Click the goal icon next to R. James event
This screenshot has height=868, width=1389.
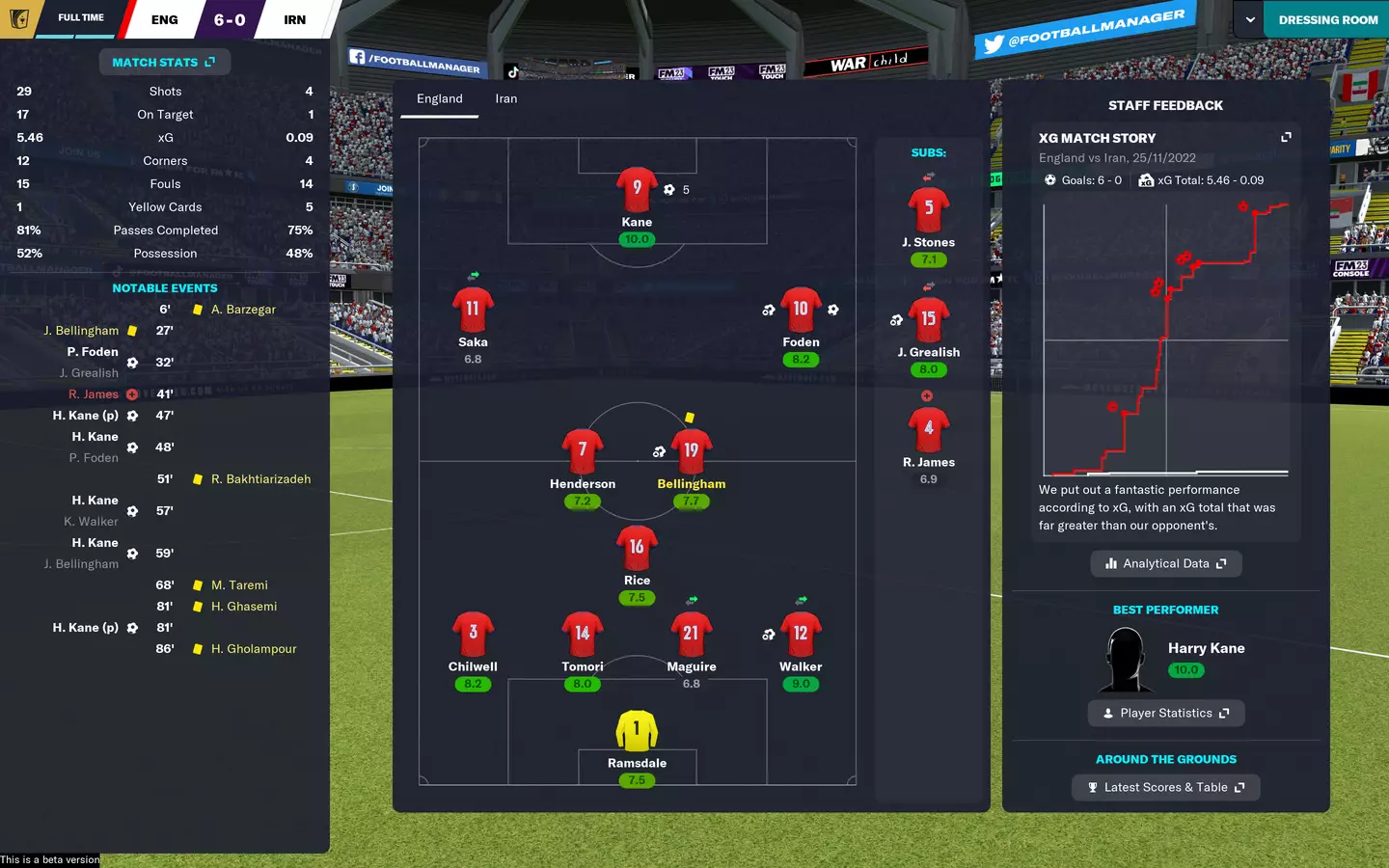click(x=130, y=393)
